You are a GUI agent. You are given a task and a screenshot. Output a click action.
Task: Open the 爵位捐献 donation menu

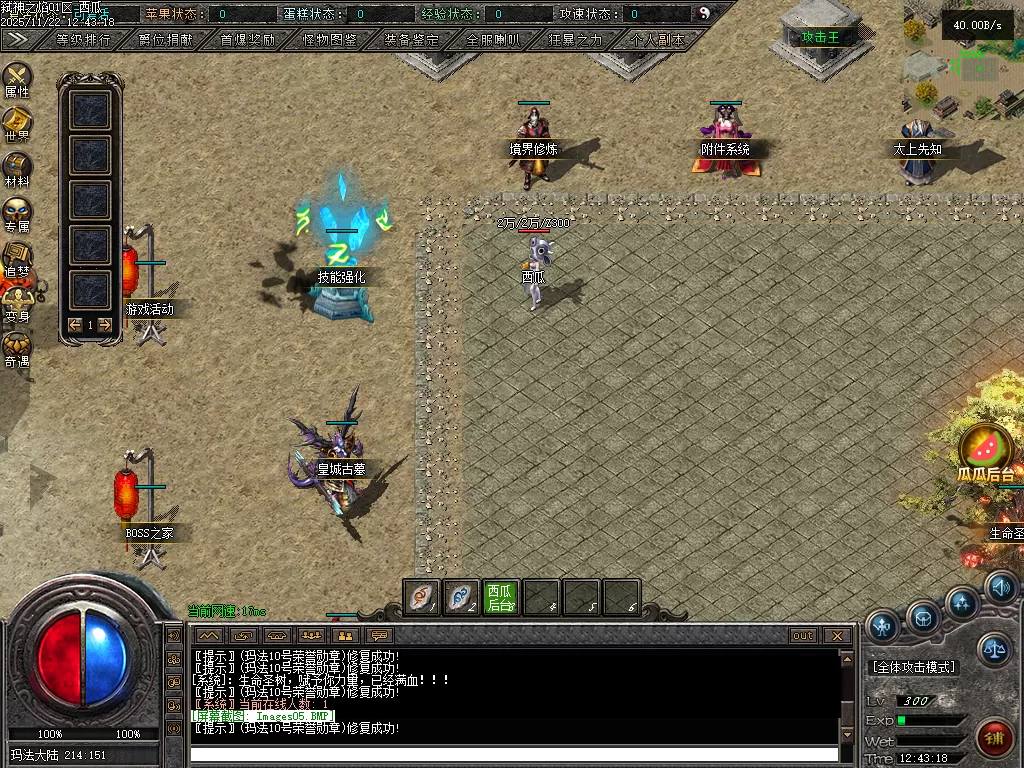(166, 40)
